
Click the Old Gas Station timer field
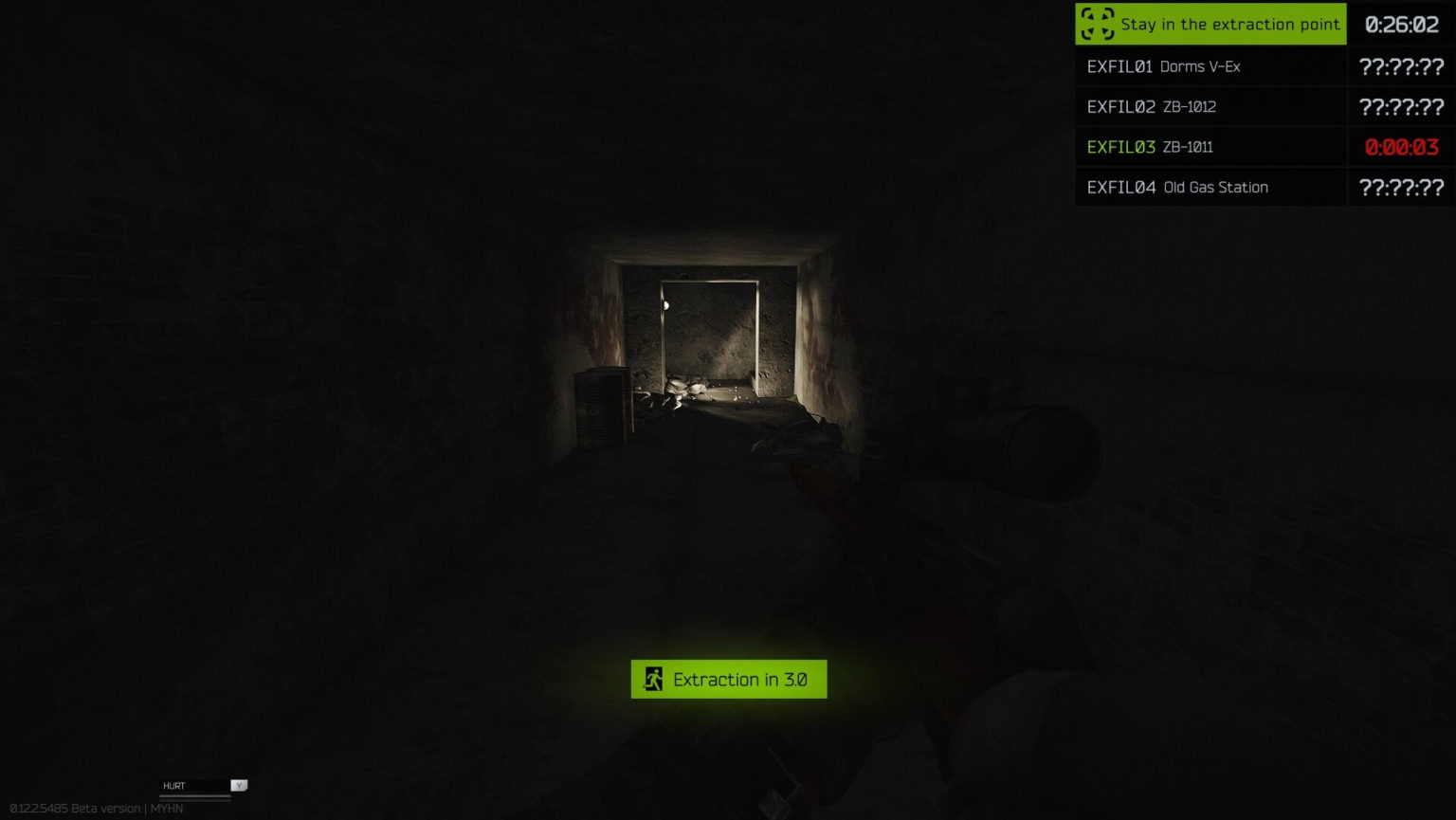[x=1400, y=187]
